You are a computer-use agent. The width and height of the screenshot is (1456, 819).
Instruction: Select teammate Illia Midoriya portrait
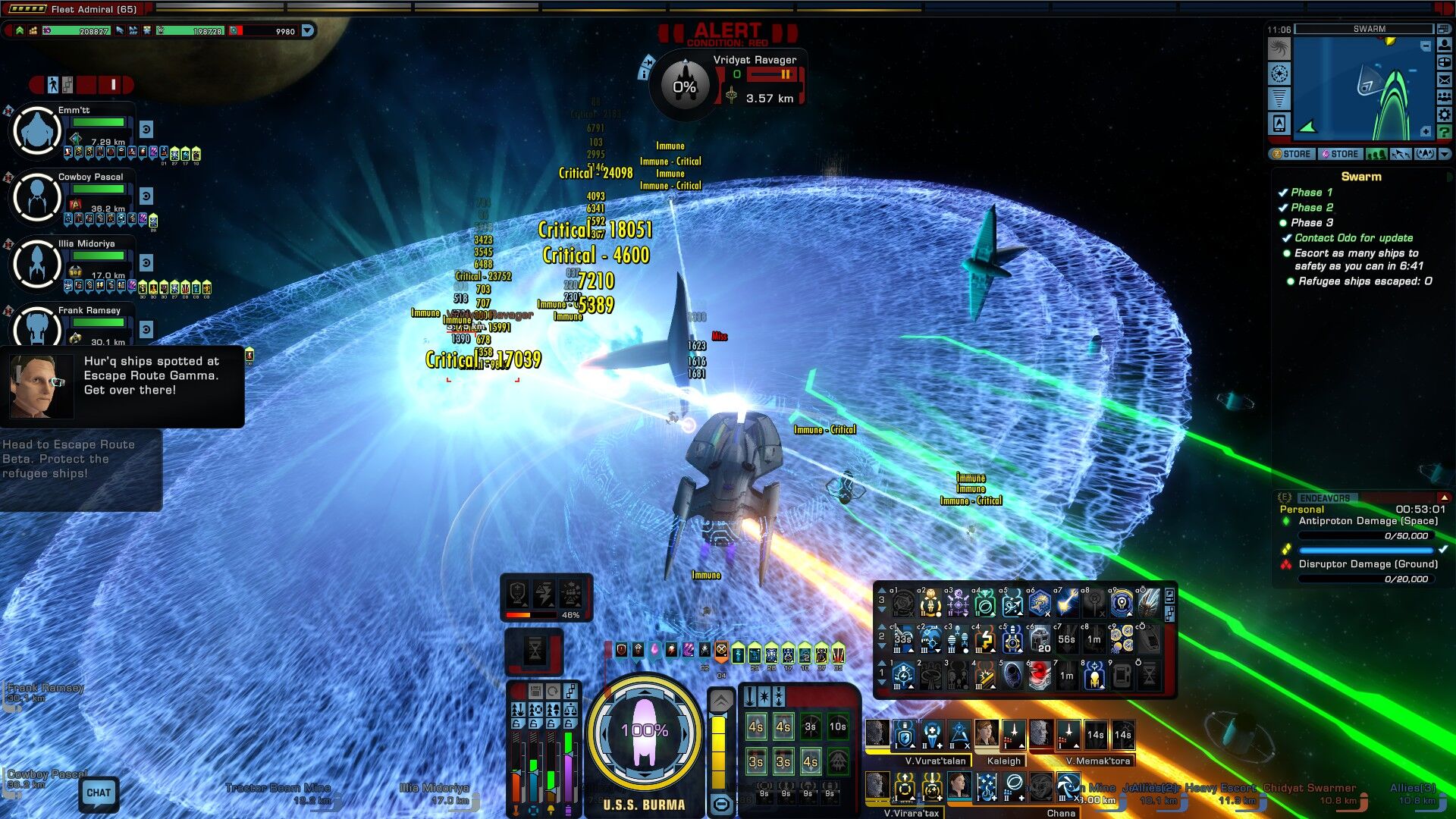(36, 264)
